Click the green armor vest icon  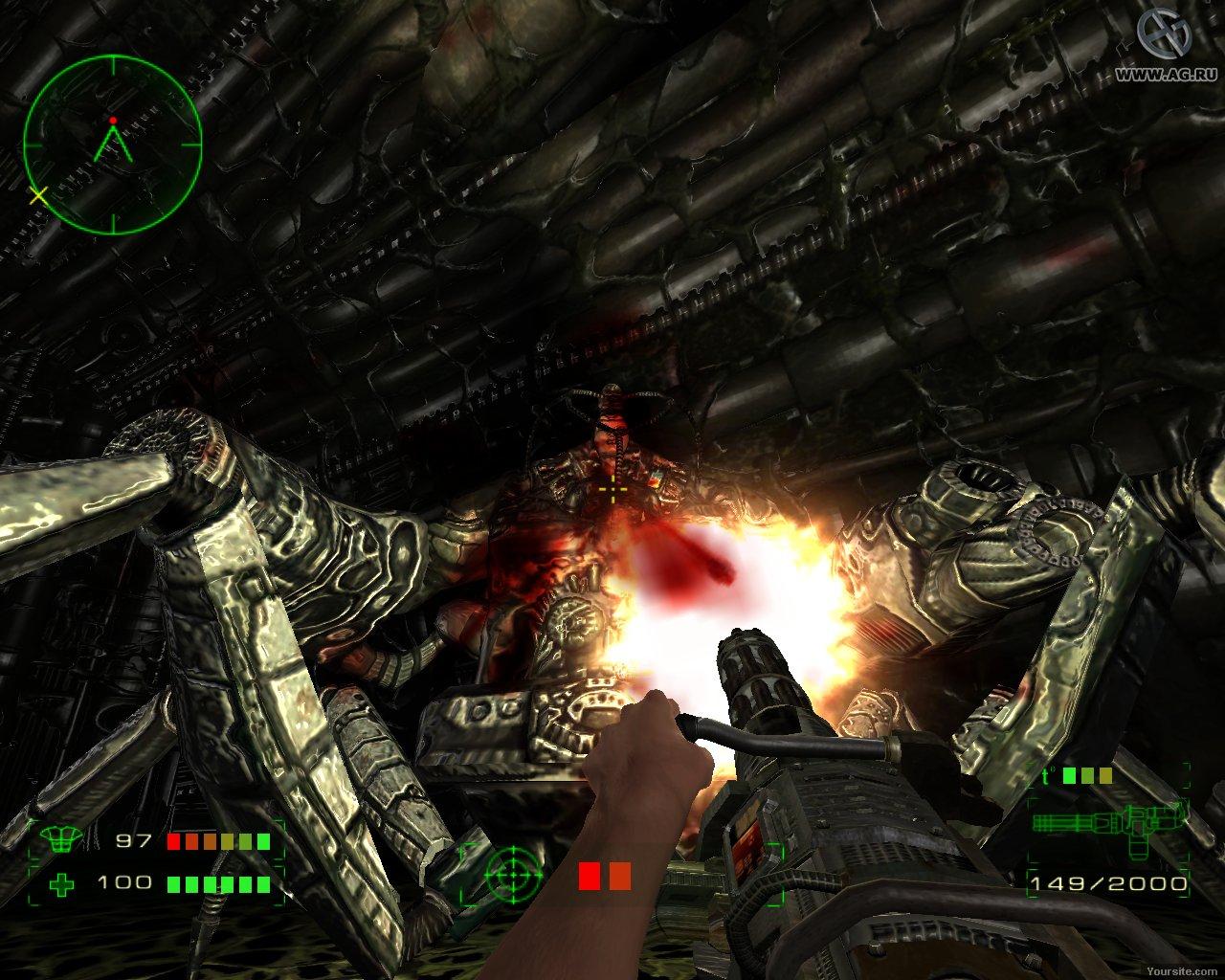pos(63,841)
